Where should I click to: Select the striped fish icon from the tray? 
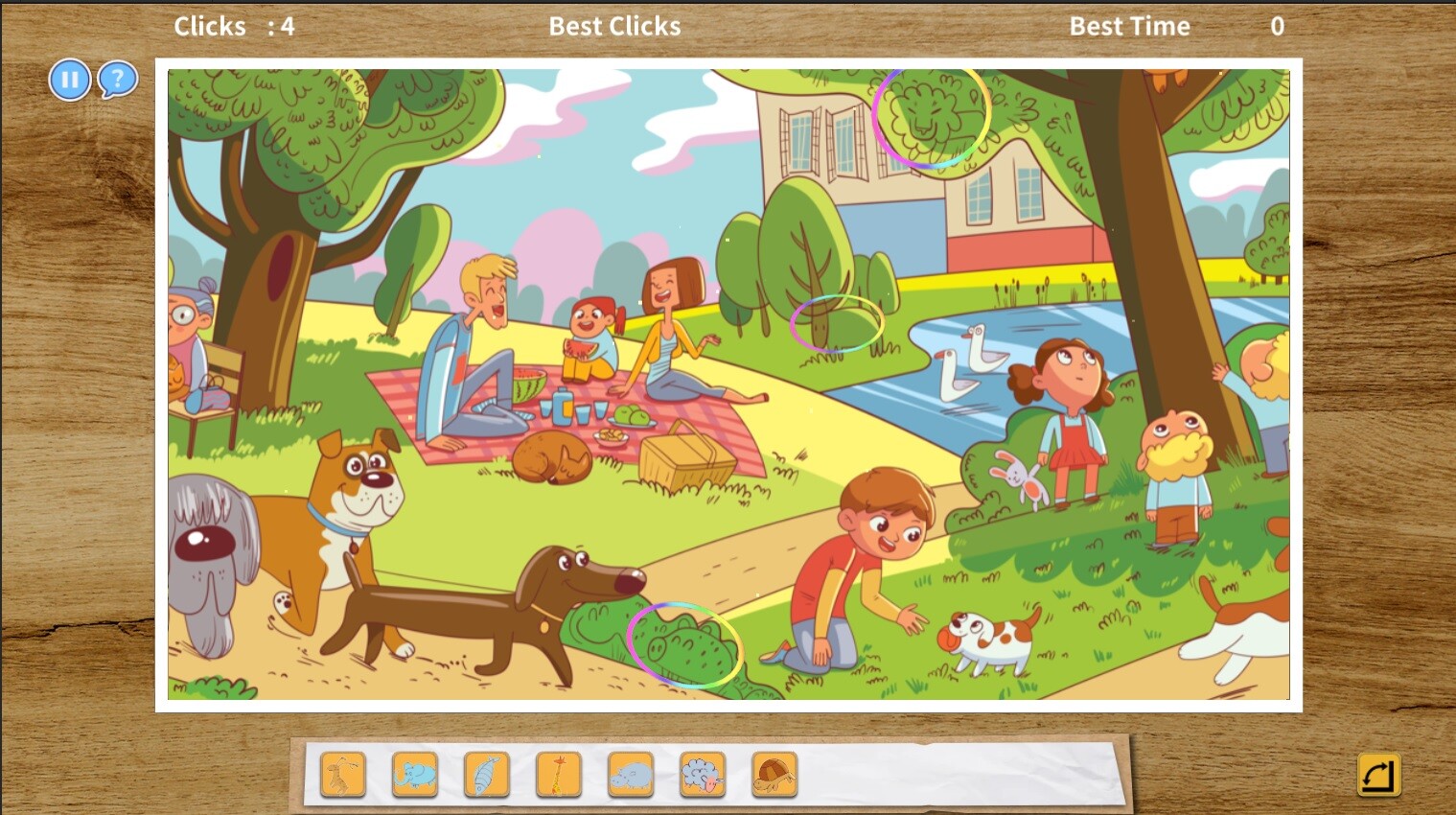(486, 775)
